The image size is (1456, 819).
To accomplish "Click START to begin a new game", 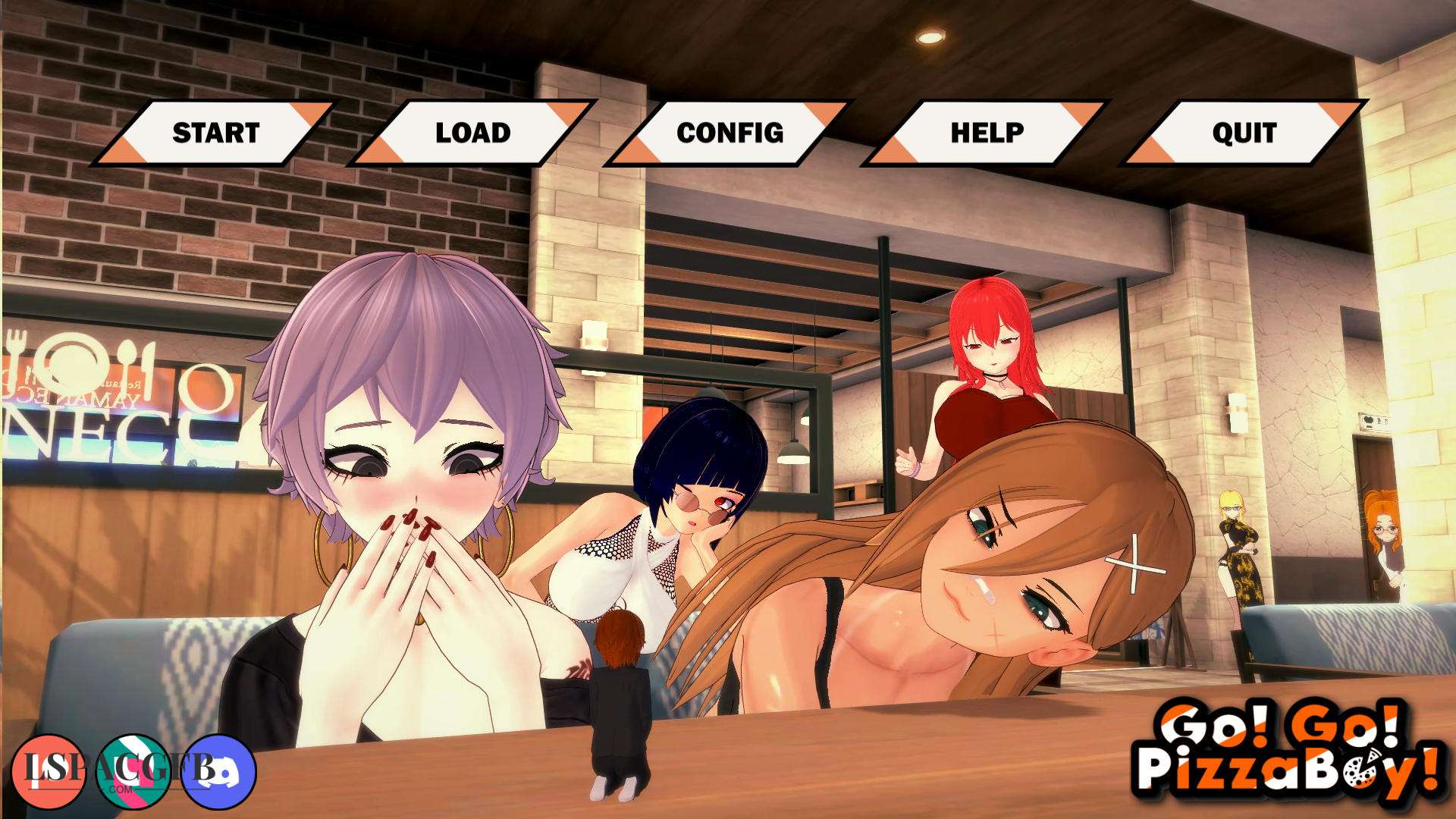I will click(x=215, y=133).
